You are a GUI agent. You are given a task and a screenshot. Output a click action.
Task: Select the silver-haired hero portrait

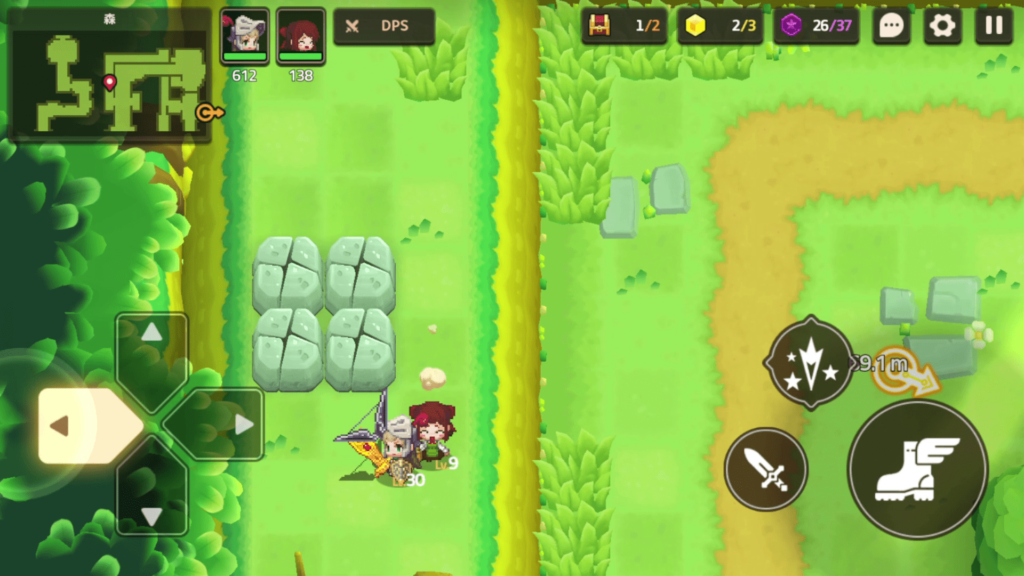244,37
